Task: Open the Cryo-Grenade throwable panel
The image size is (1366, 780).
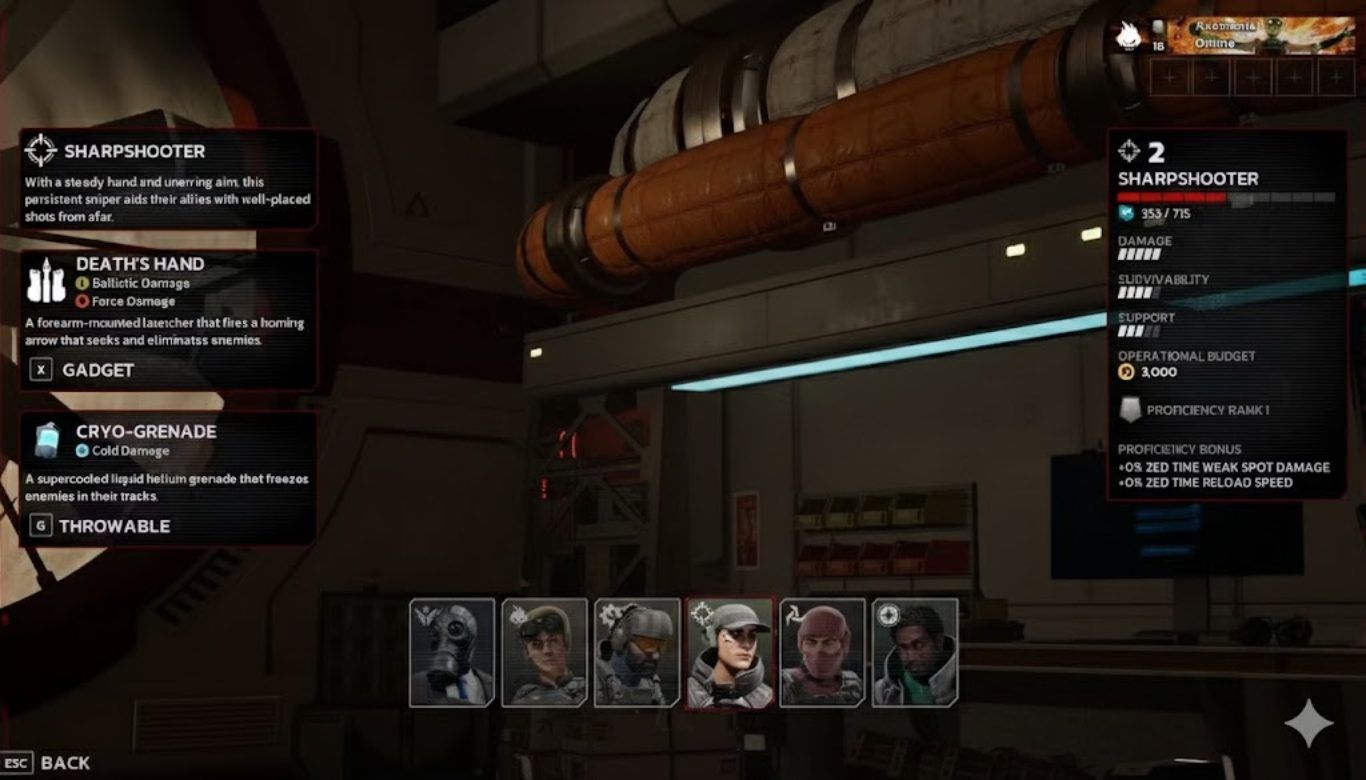Action: (x=168, y=478)
